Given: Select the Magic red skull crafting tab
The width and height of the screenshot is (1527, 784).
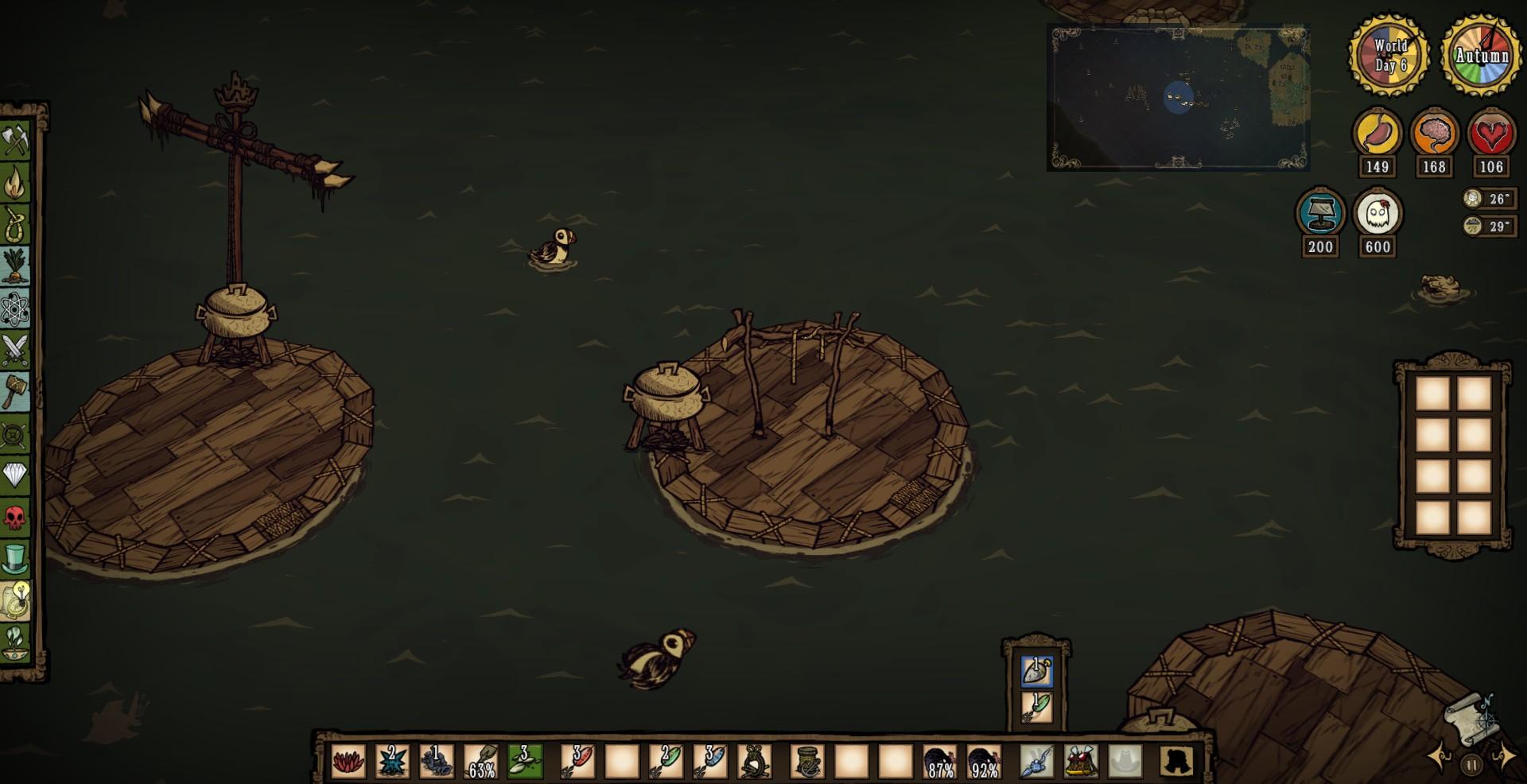Looking at the screenshot, I should click(15, 518).
